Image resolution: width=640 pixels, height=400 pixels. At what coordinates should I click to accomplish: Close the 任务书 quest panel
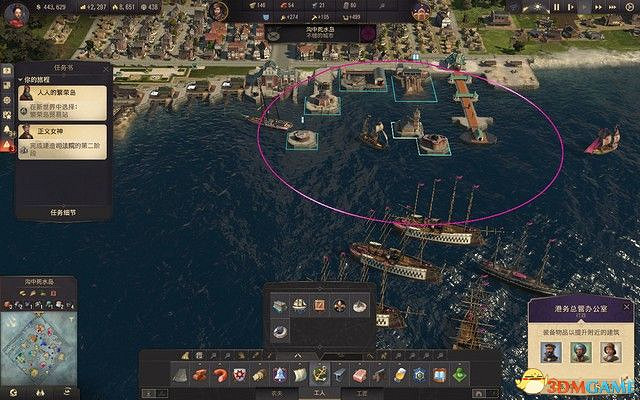[x=105, y=68]
